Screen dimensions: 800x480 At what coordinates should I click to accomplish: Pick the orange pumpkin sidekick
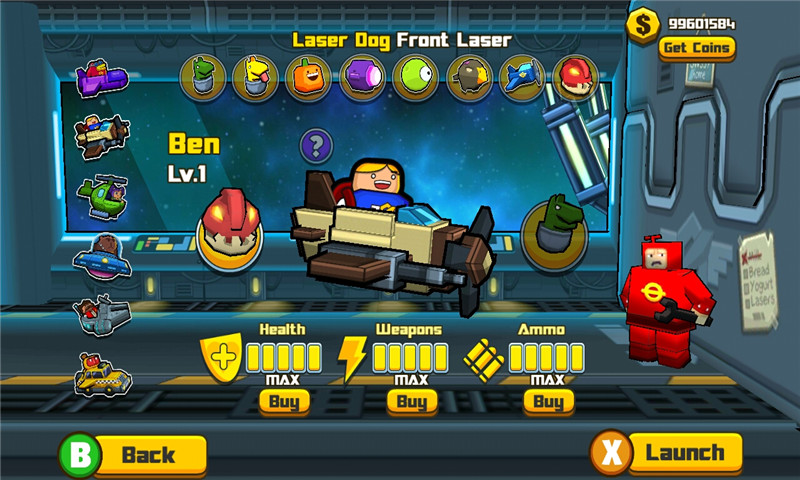click(x=308, y=78)
